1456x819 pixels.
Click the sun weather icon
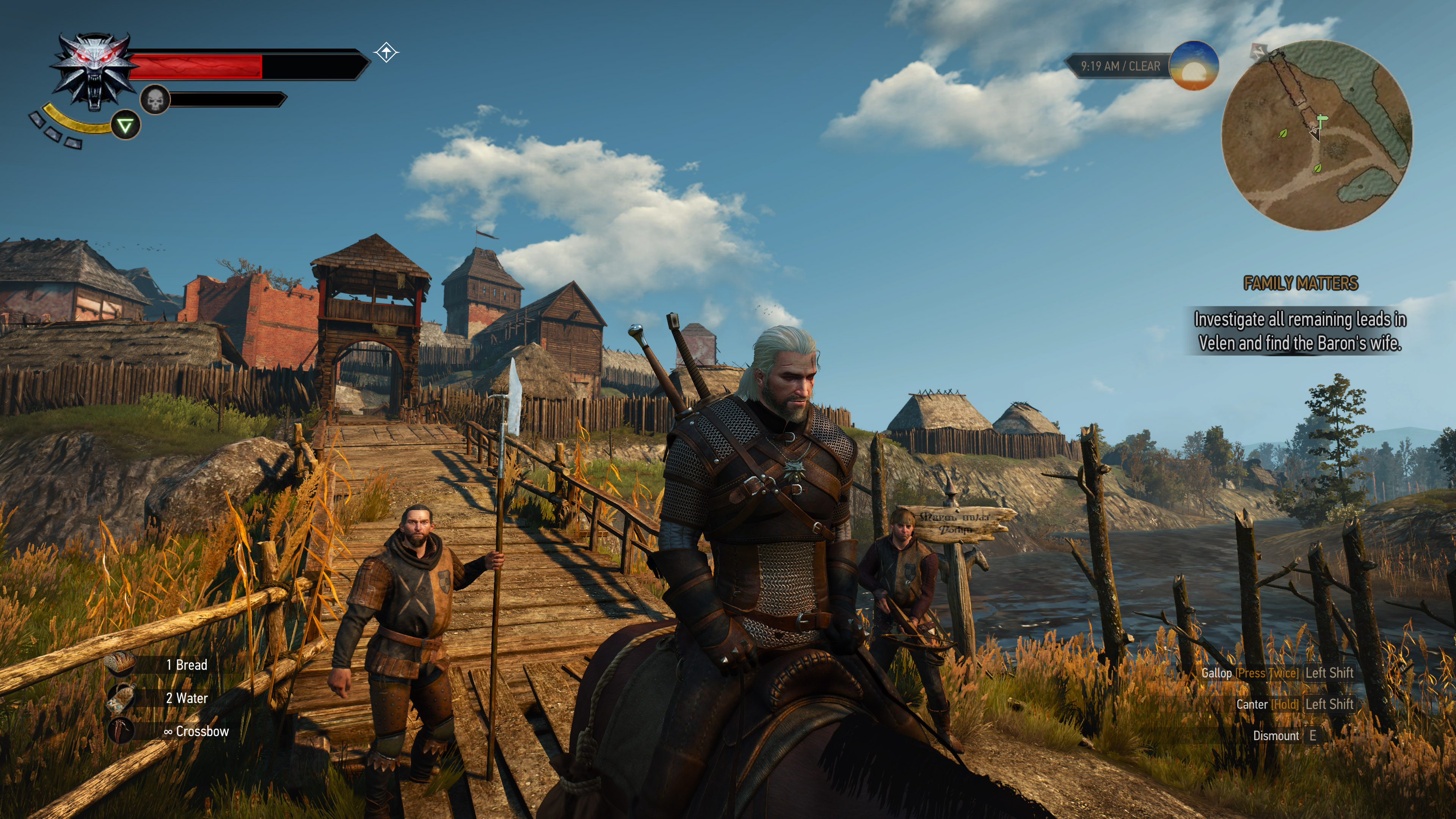1193,66
